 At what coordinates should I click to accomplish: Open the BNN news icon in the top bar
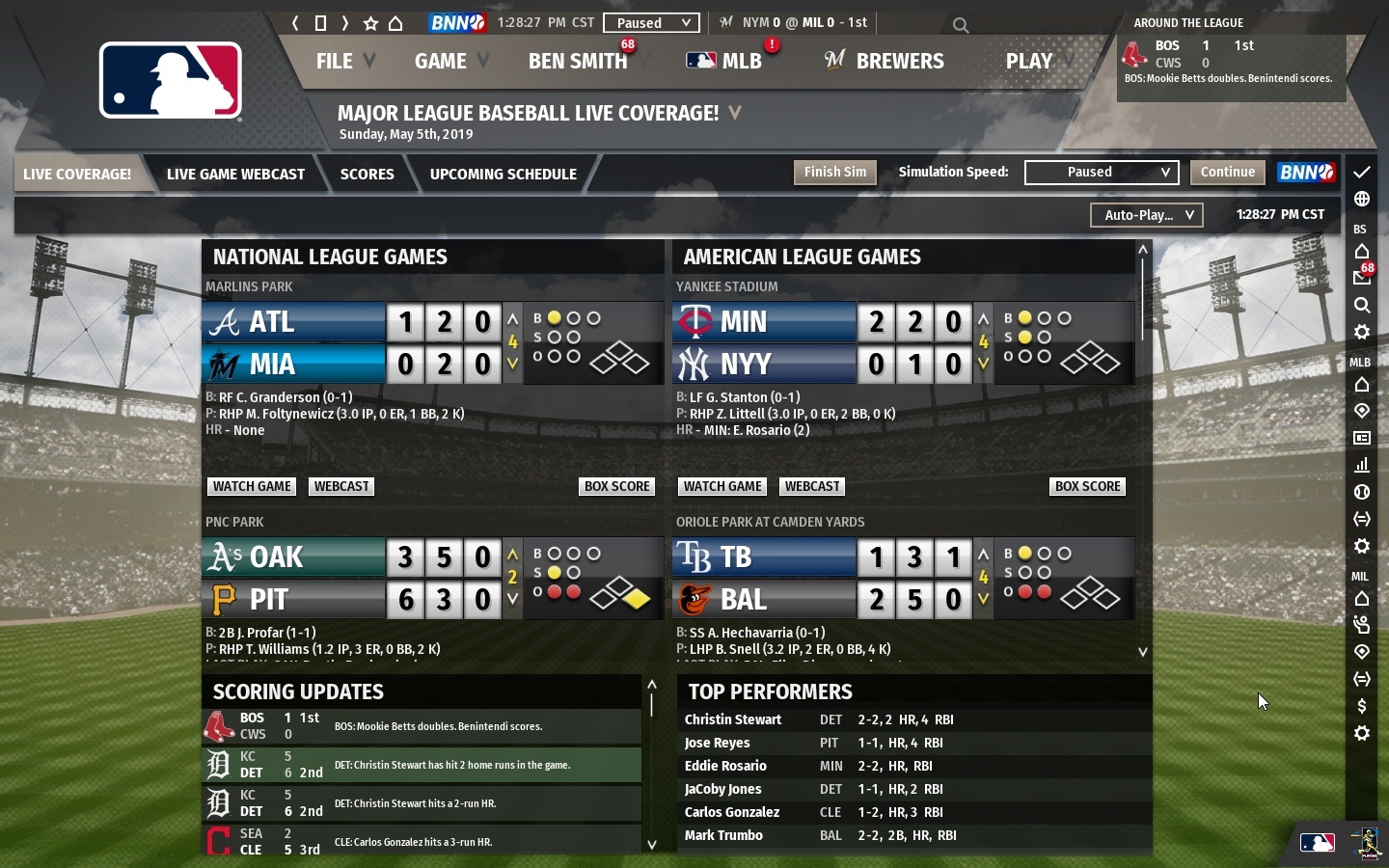(x=456, y=23)
